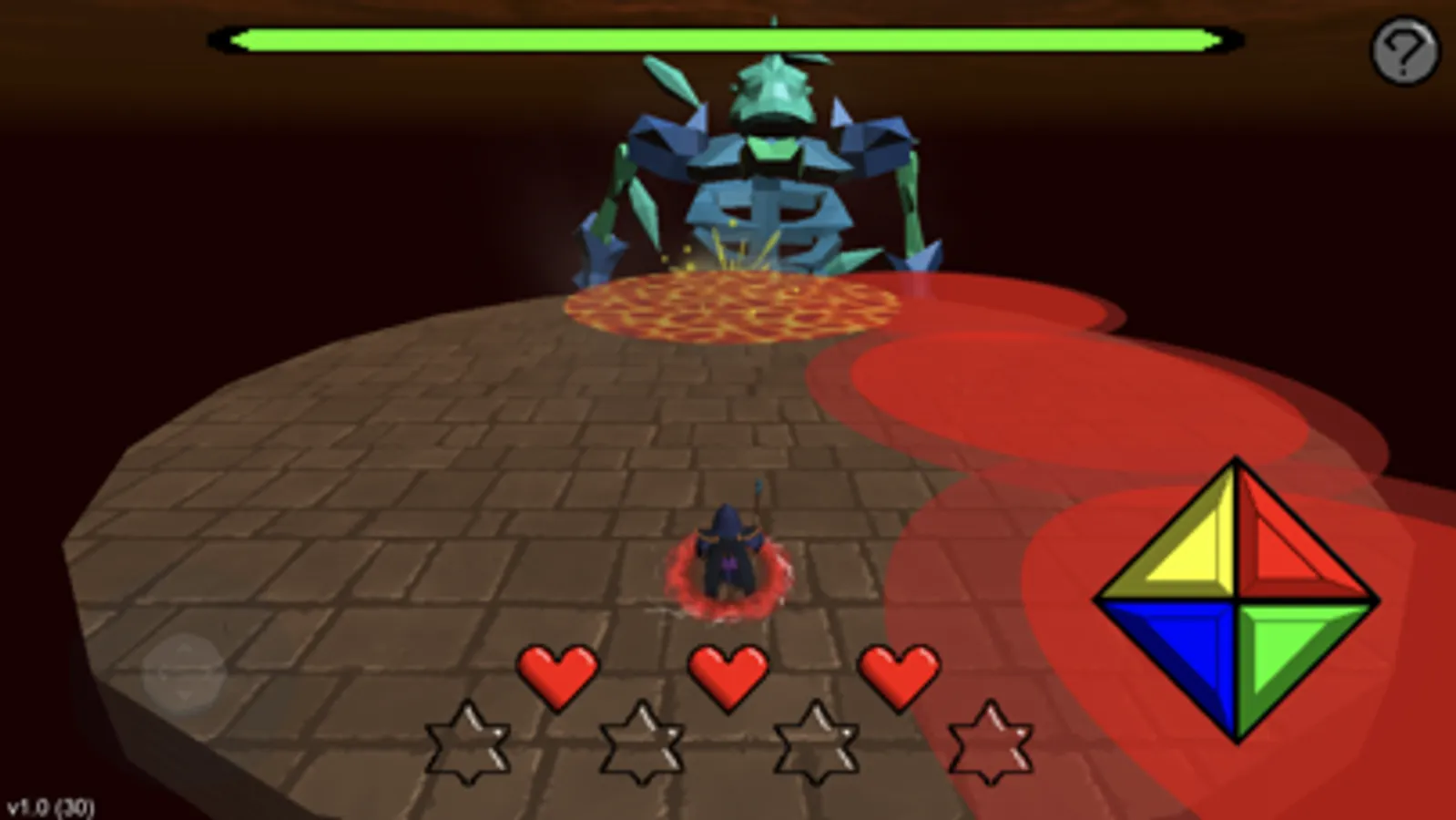
Task: Tap the green boss health bar
Action: (728, 38)
